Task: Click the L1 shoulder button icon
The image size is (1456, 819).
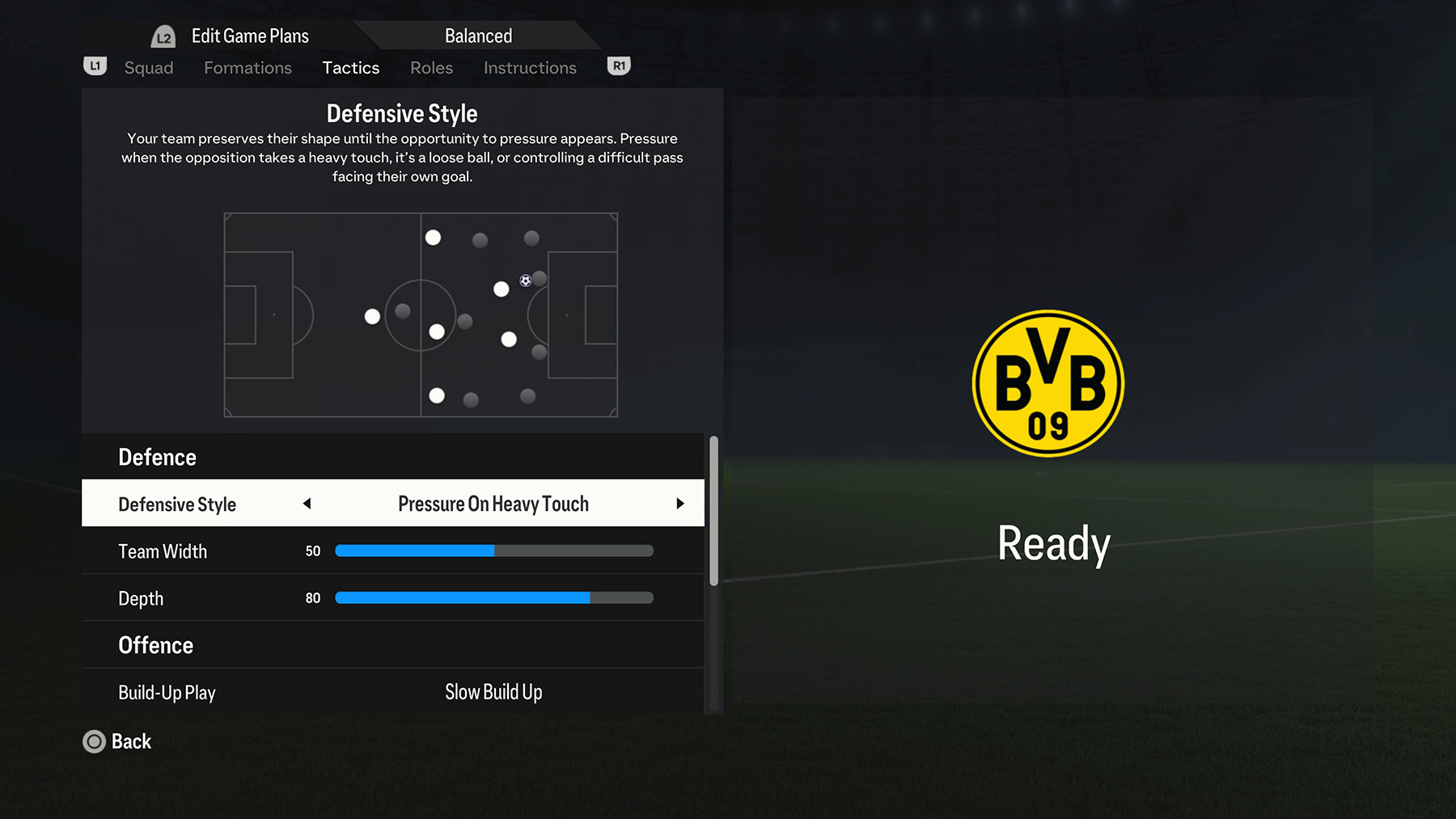Action: click(95, 66)
